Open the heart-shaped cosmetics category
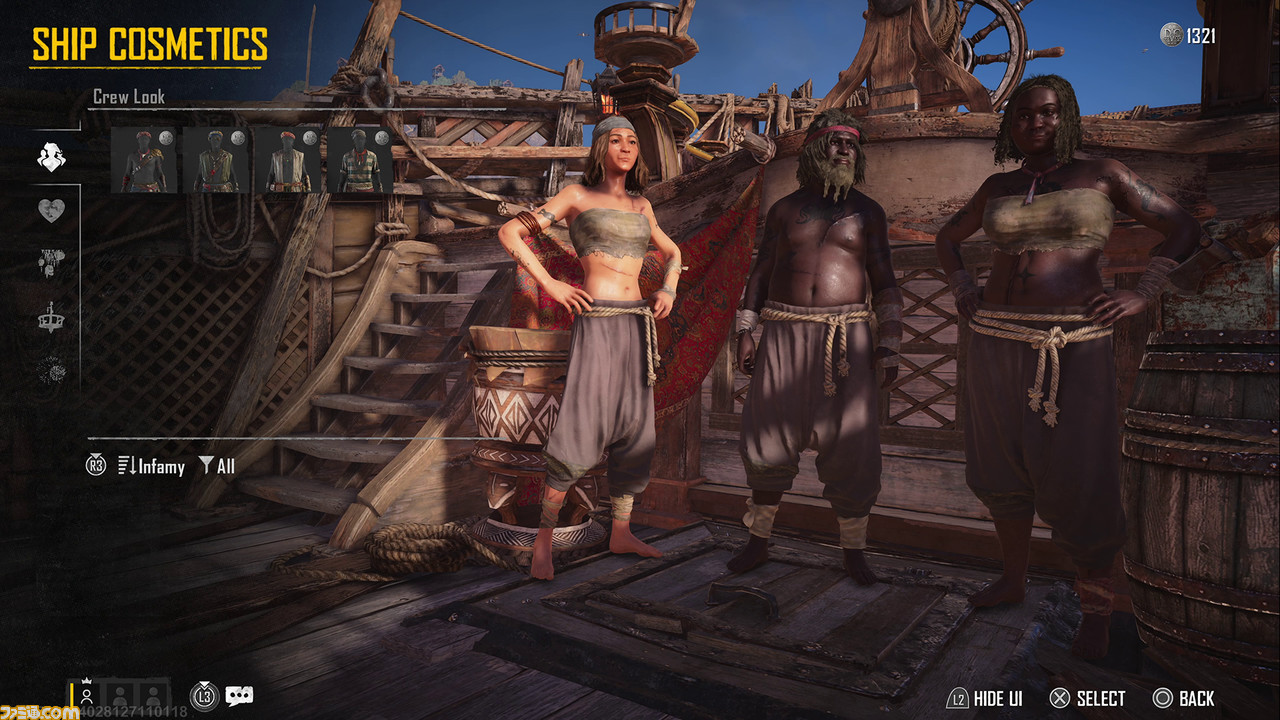Viewport: 1280px width, 720px height. click(51, 210)
